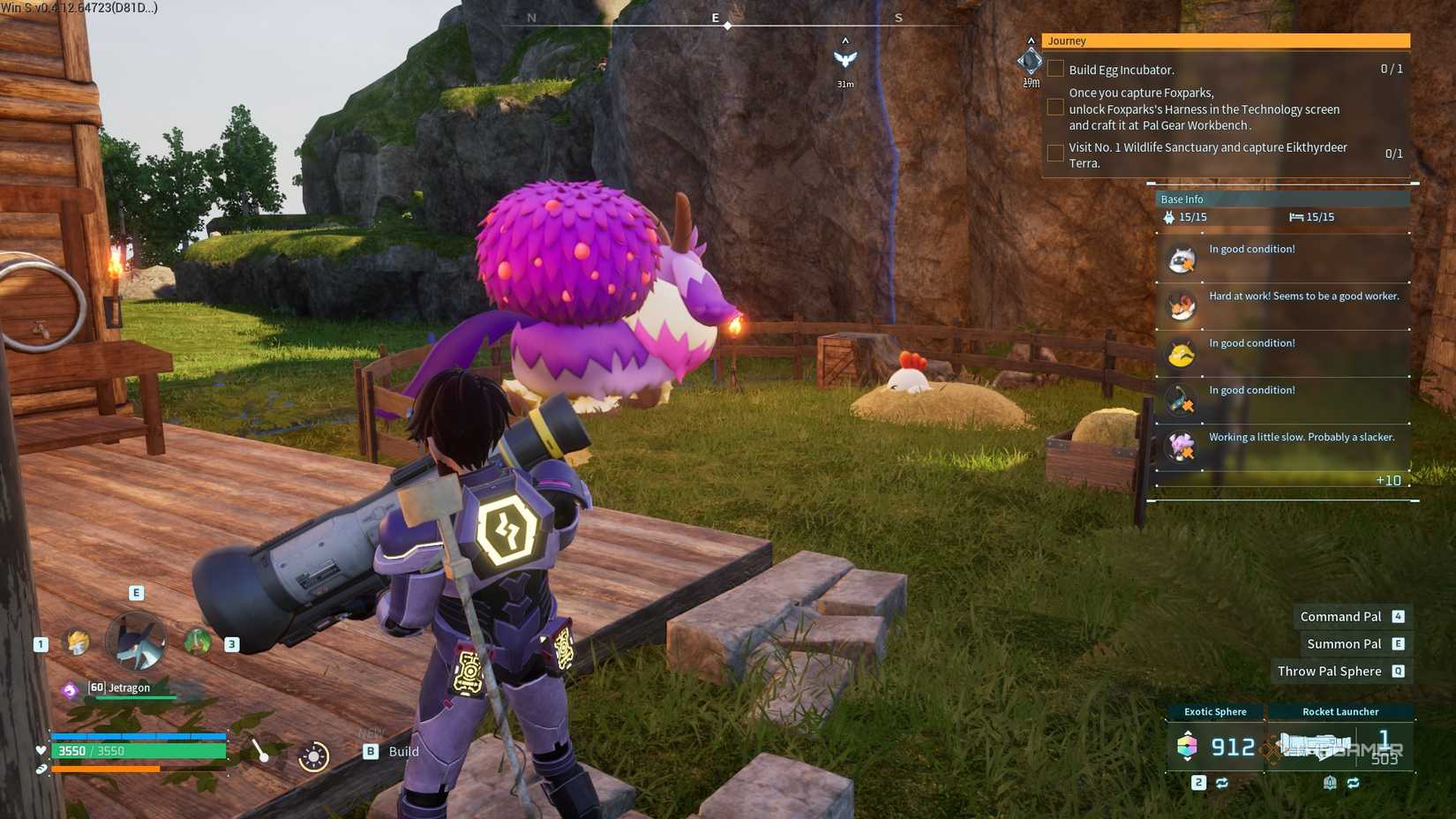
Task: Select the Exotic Sphere hotbar icon
Action: (1189, 747)
